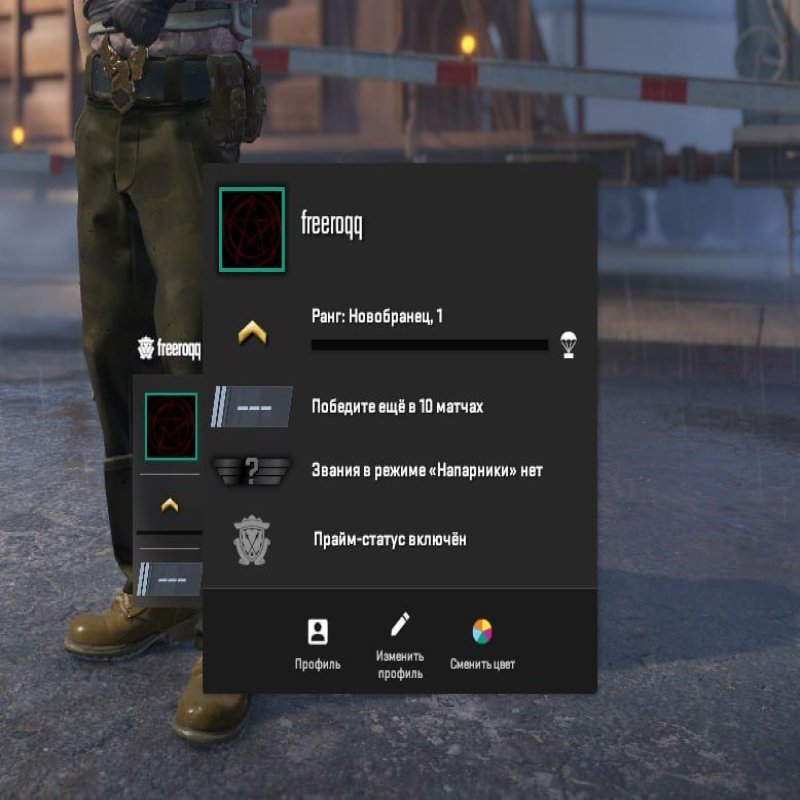The image size is (800, 800).
Task: Choose Сменить цвет color wheel
Action: point(482,643)
